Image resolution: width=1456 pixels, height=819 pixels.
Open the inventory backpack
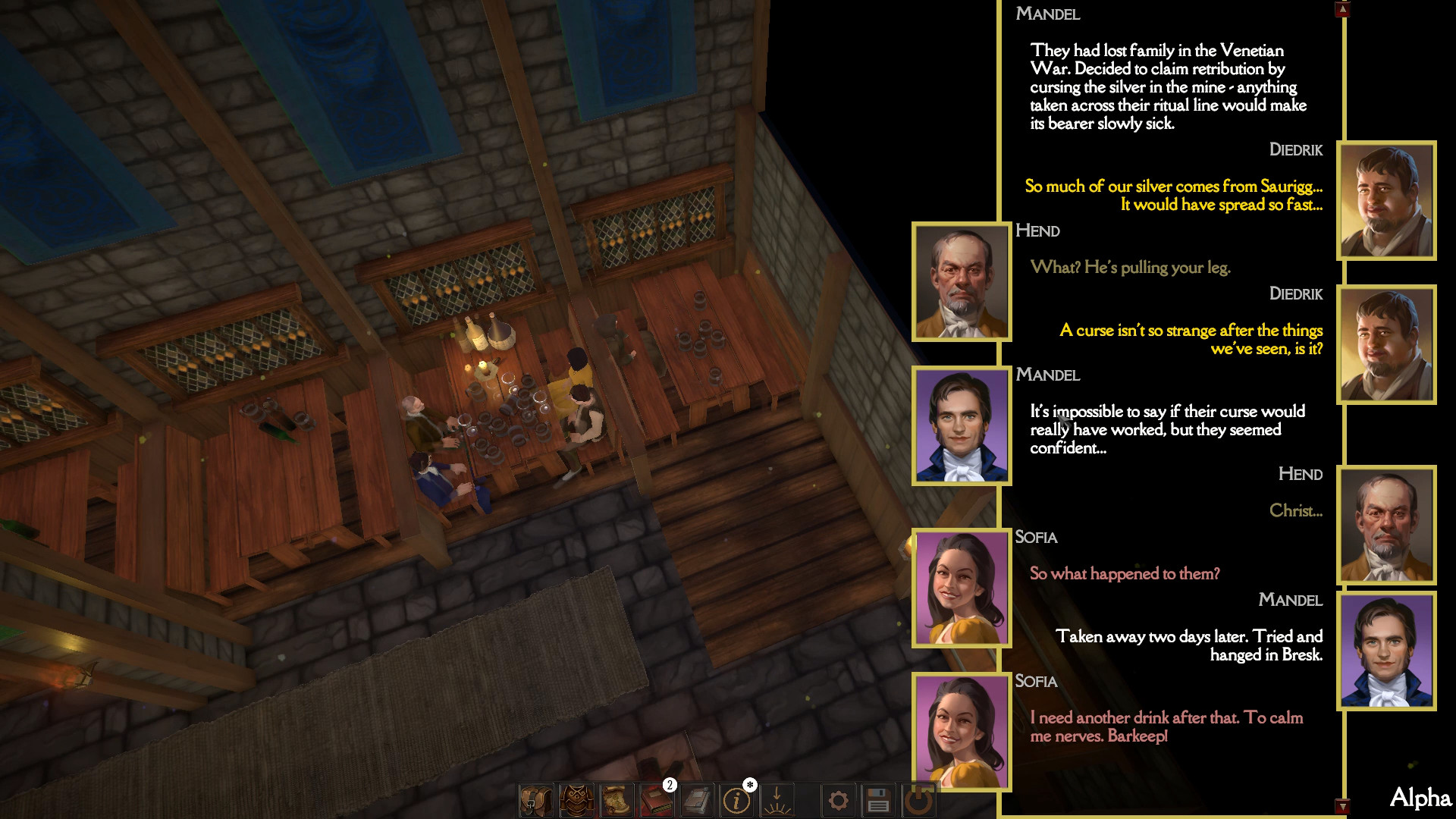click(x=535, y=801)
